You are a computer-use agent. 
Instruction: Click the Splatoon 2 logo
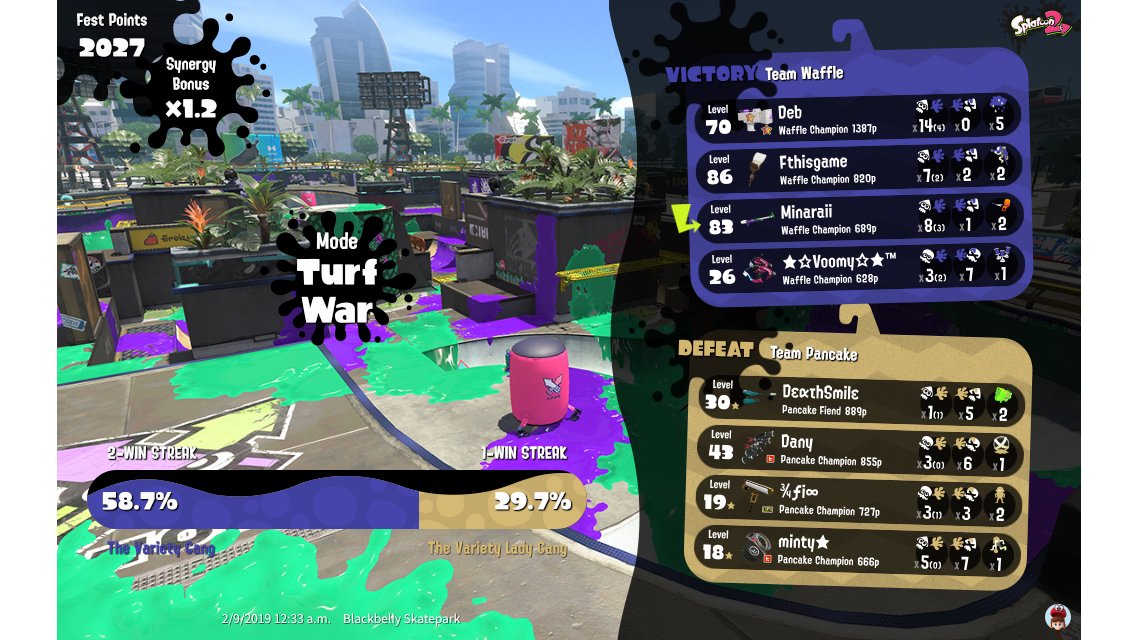tap(1042, 25)
